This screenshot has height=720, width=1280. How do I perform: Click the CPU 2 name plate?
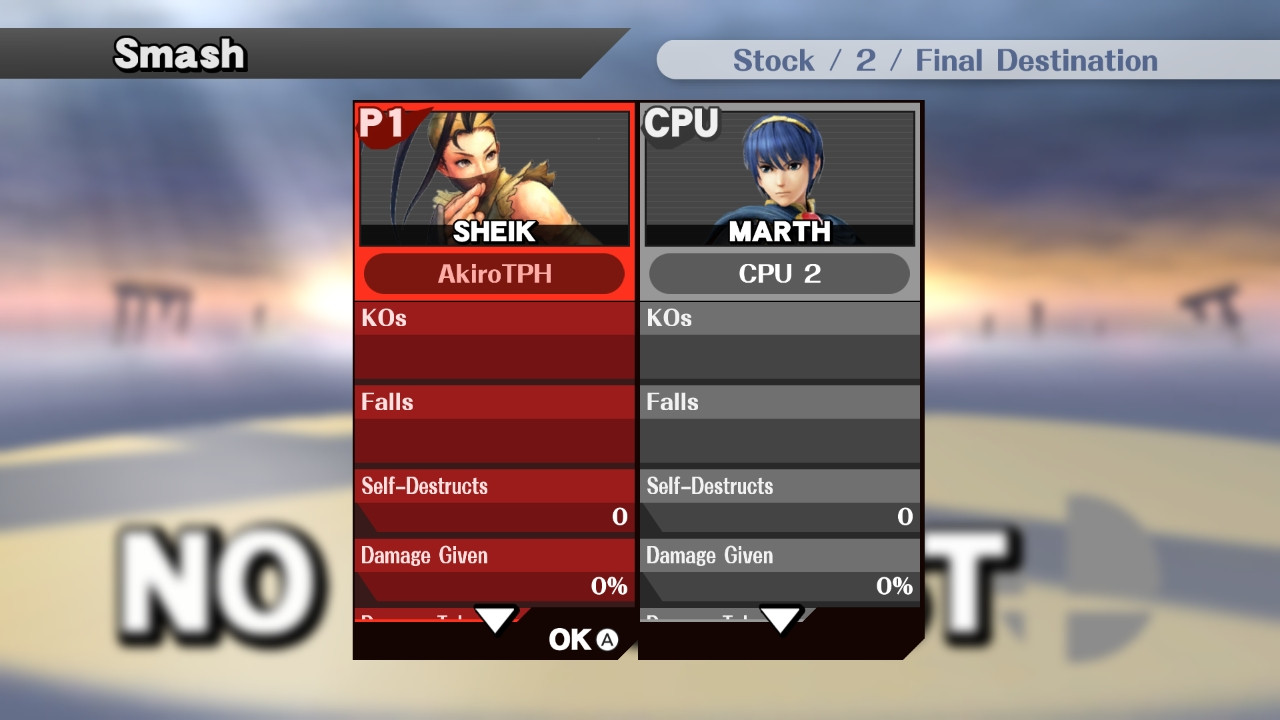[x=780, y=273]
